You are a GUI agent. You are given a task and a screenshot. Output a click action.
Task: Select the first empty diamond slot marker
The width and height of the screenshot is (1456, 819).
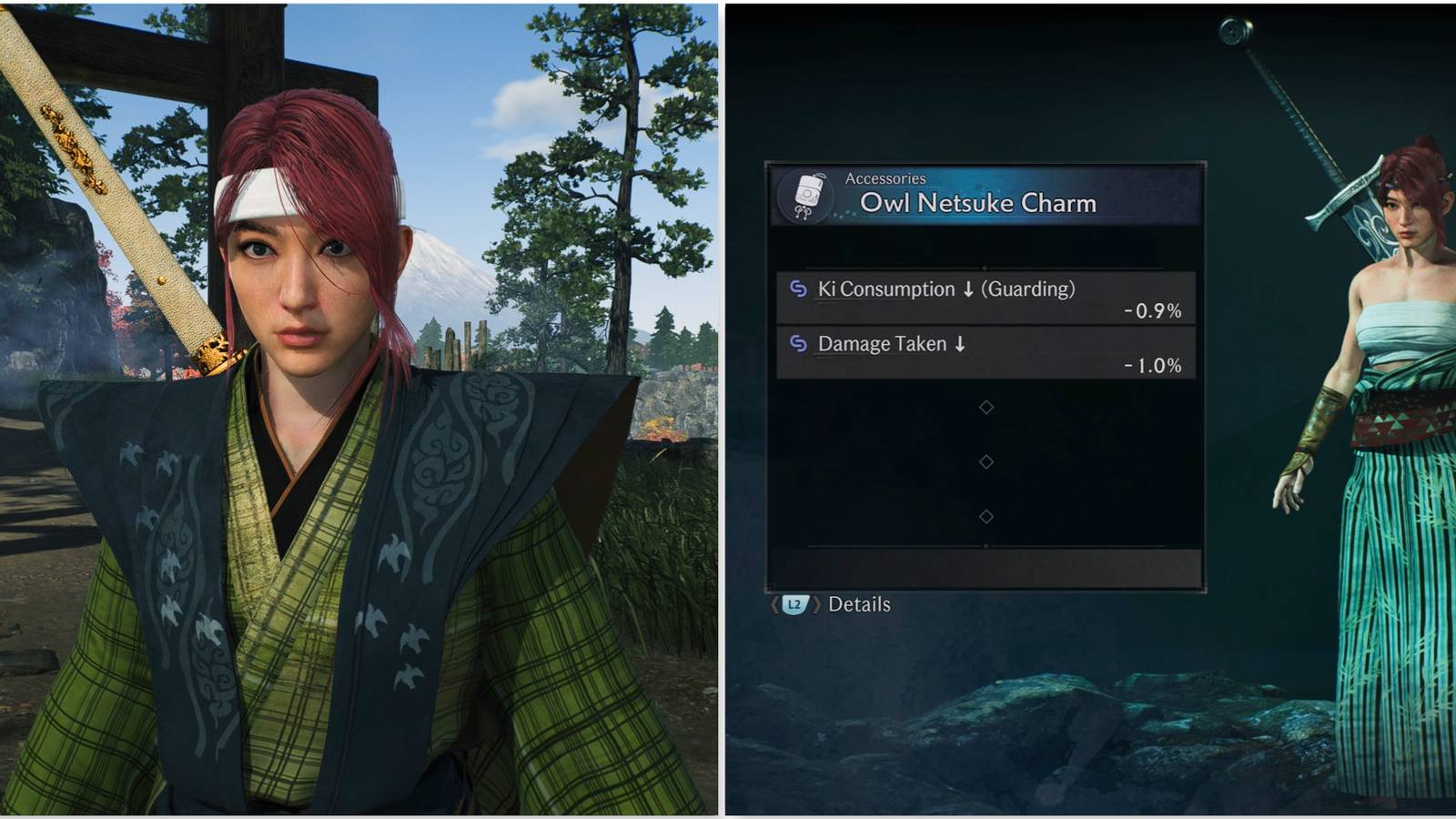986,407
